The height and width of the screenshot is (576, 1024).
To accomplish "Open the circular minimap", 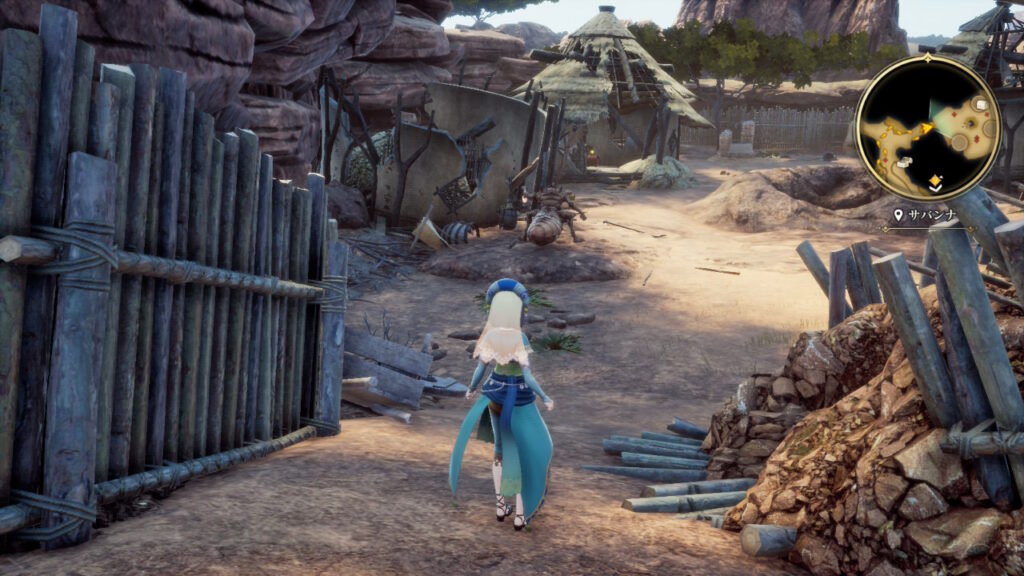I will [x=927, y=127].
